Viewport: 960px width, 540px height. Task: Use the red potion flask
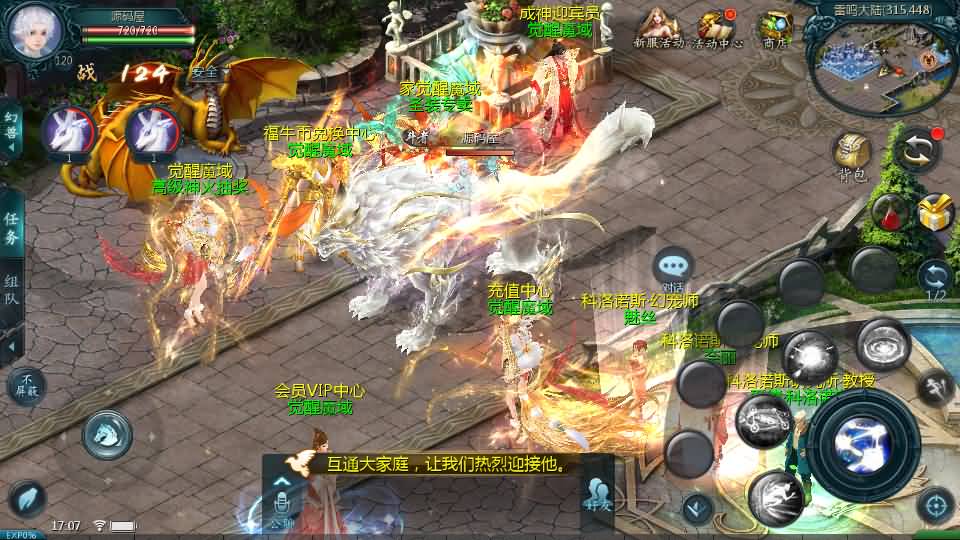coord(889,211)
